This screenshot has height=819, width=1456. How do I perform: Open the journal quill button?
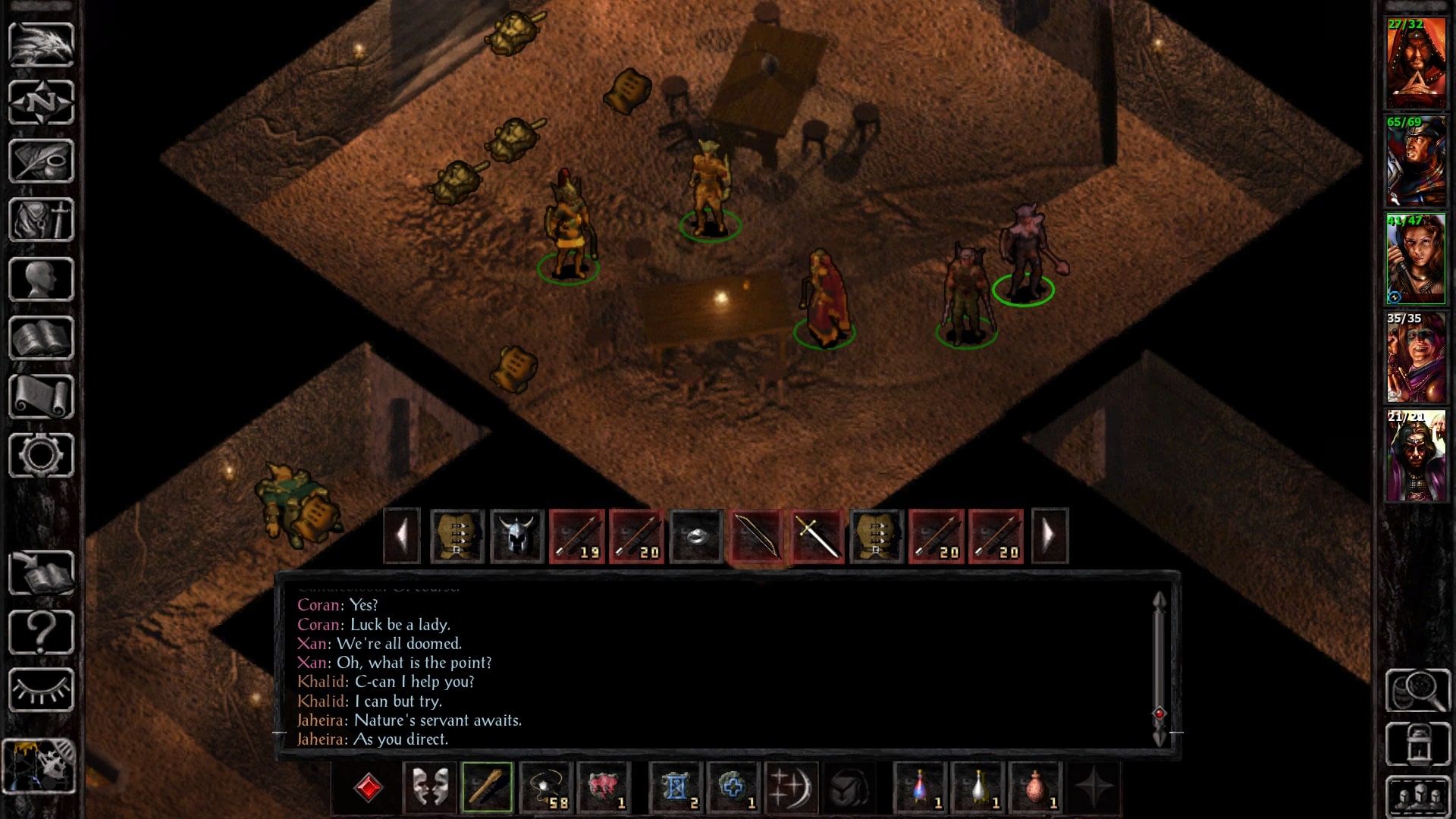(x=41, y=161)
